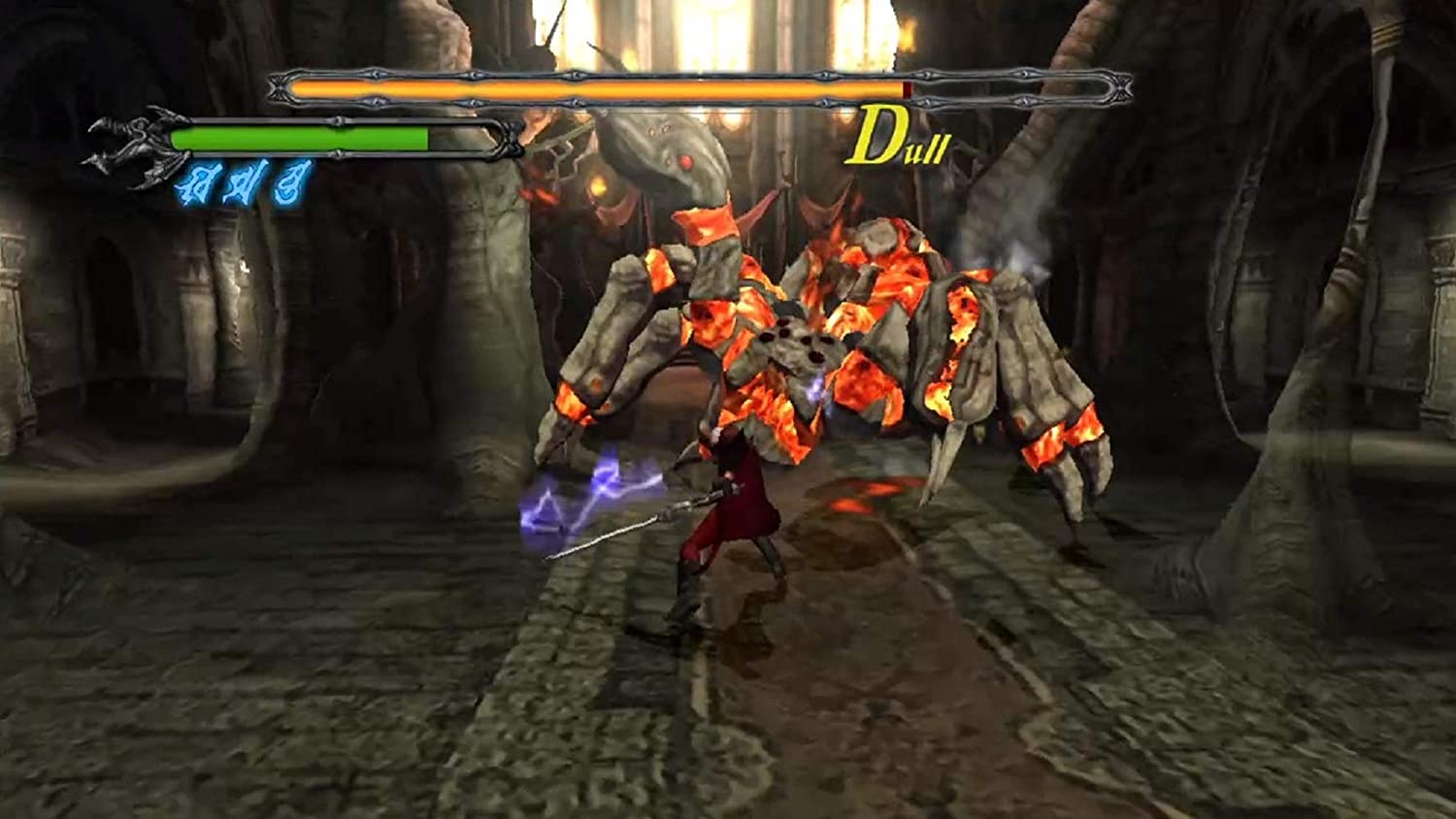Click the orange boss health gauge
This screenshot has height=819, width=1456.
[x=582, y=89]
